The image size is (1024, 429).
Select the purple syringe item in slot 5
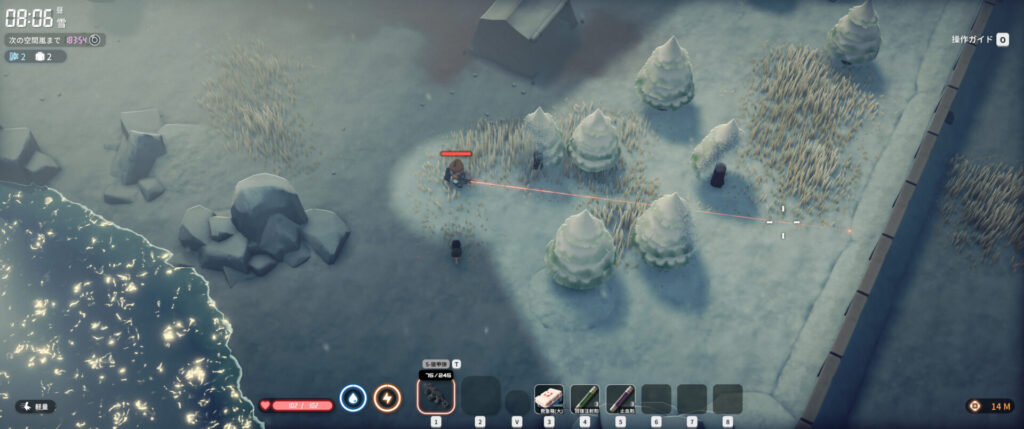click(620, 398)
